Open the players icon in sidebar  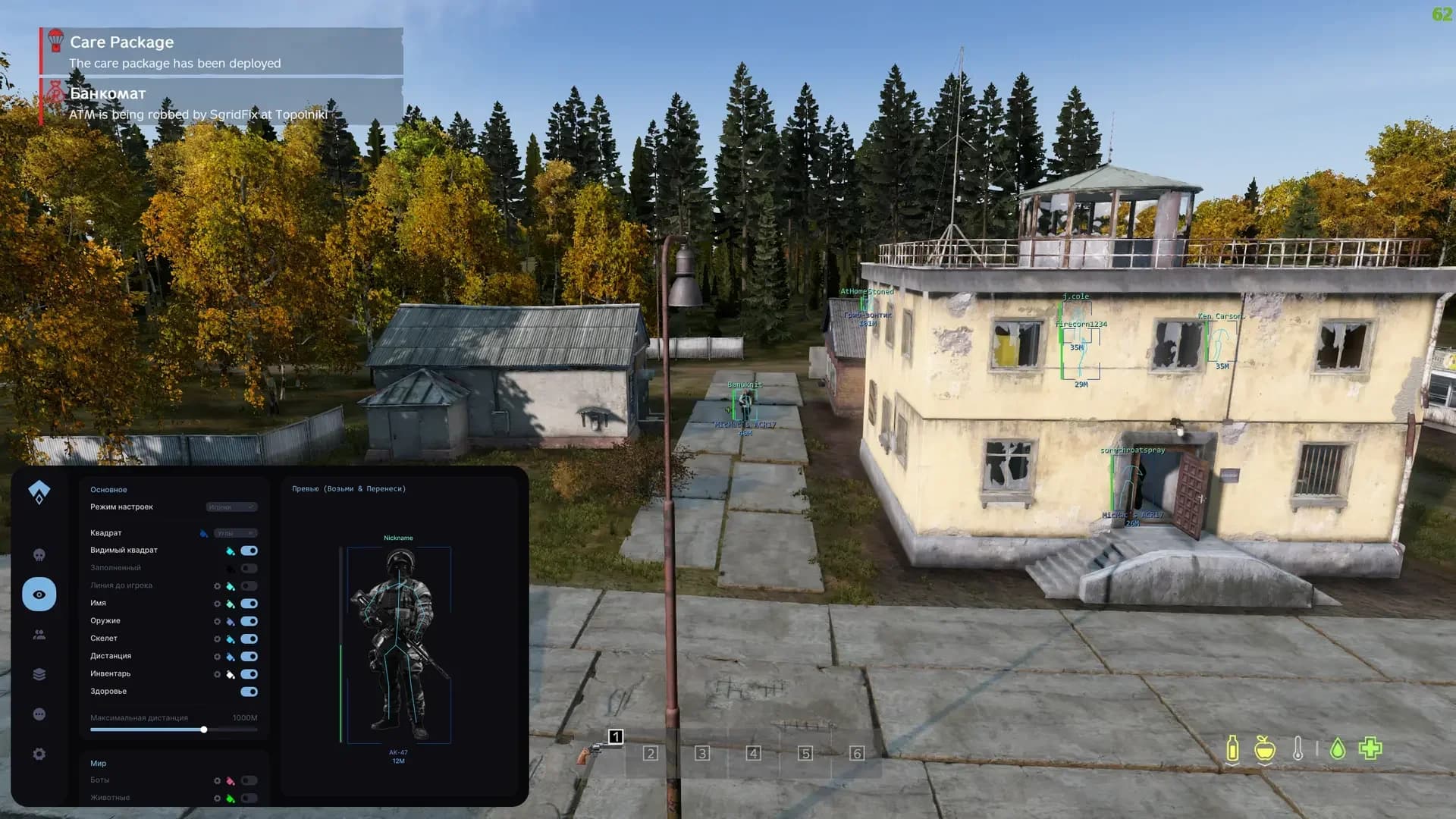[x=39, y=635]
